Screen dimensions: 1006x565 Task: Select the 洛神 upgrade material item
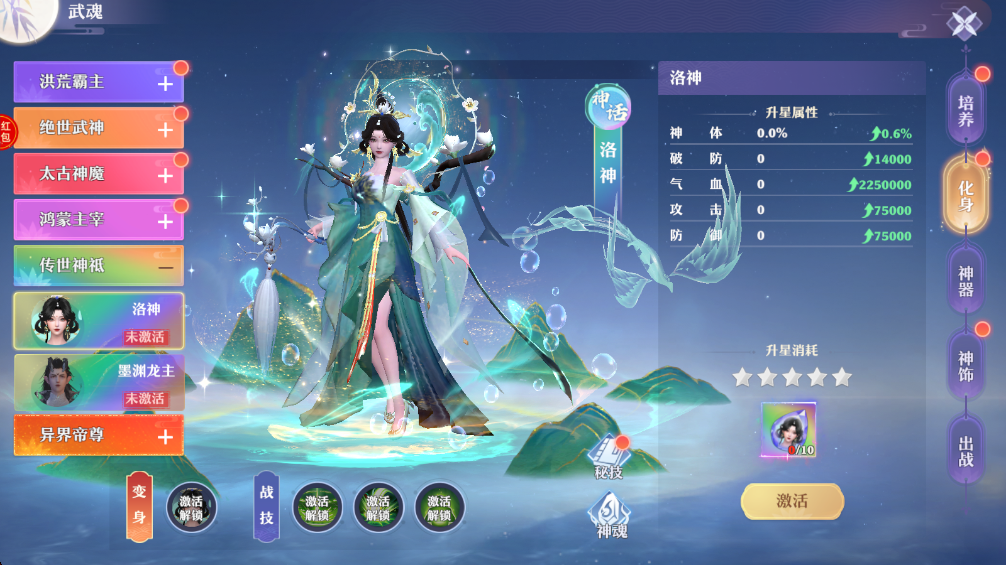click(x=789, y=430)
